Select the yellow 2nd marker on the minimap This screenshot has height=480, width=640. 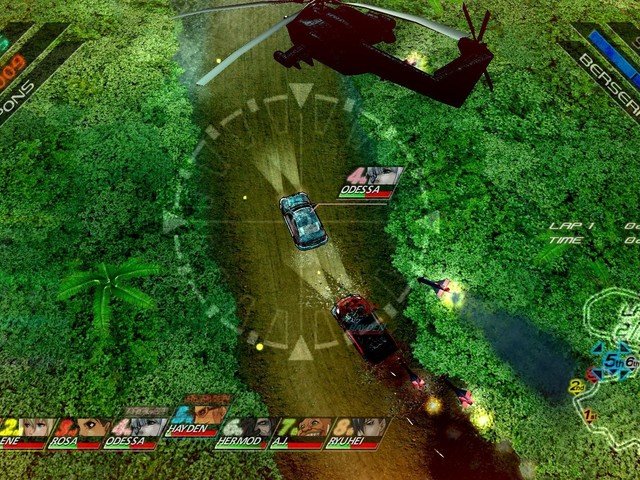[x=576, y=386]
